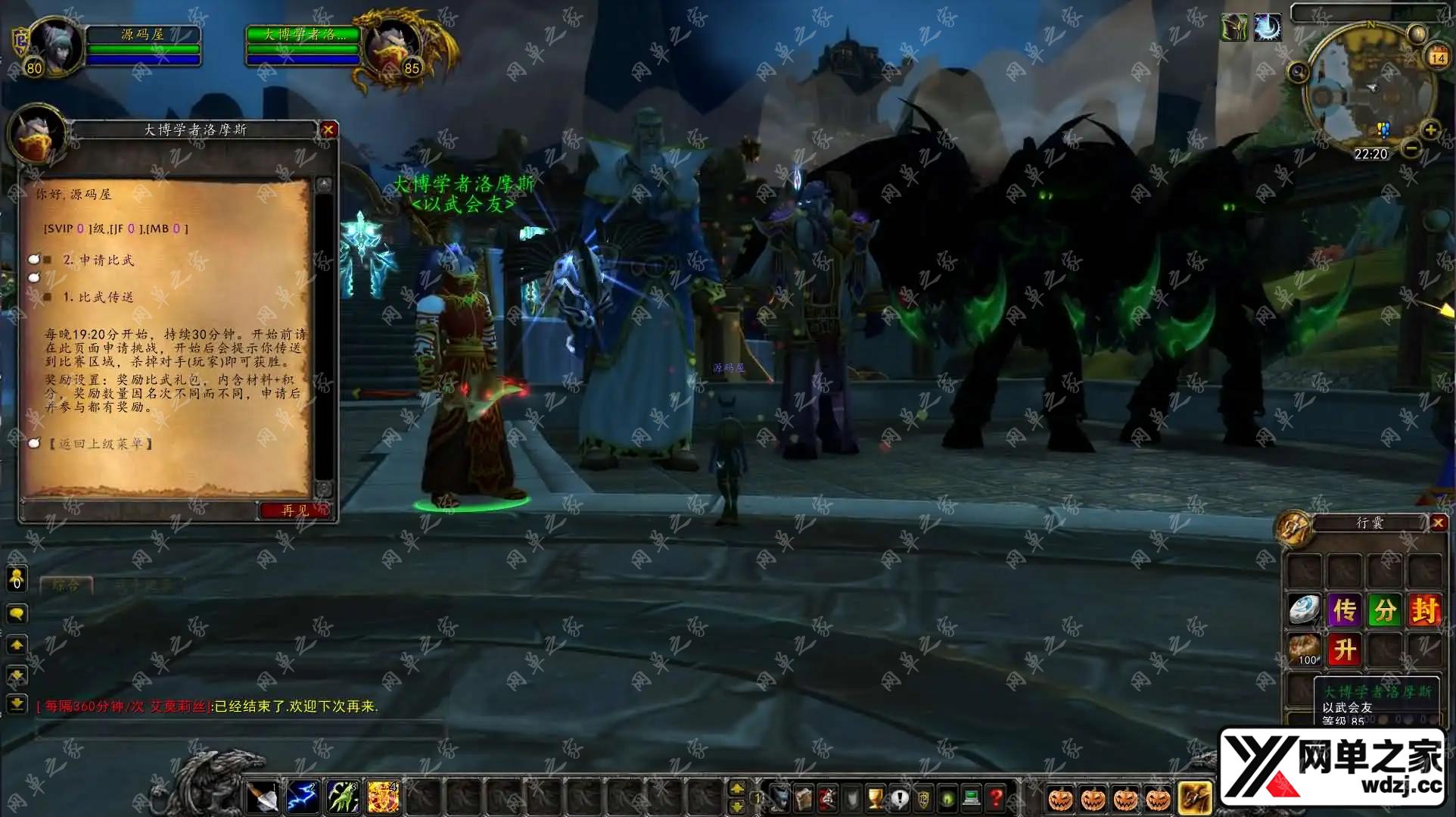Screen dimensions: 1456x817
Task: Use the red 升 bag item
Action: point(1344,650)
